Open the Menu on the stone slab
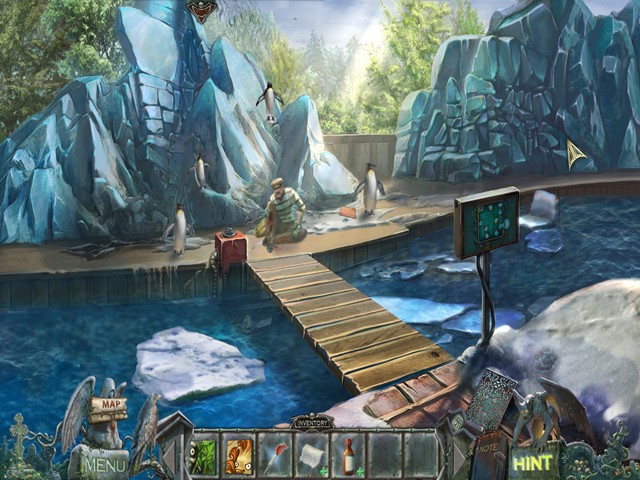This screenshot has height=480, width=640. point(105,465)
